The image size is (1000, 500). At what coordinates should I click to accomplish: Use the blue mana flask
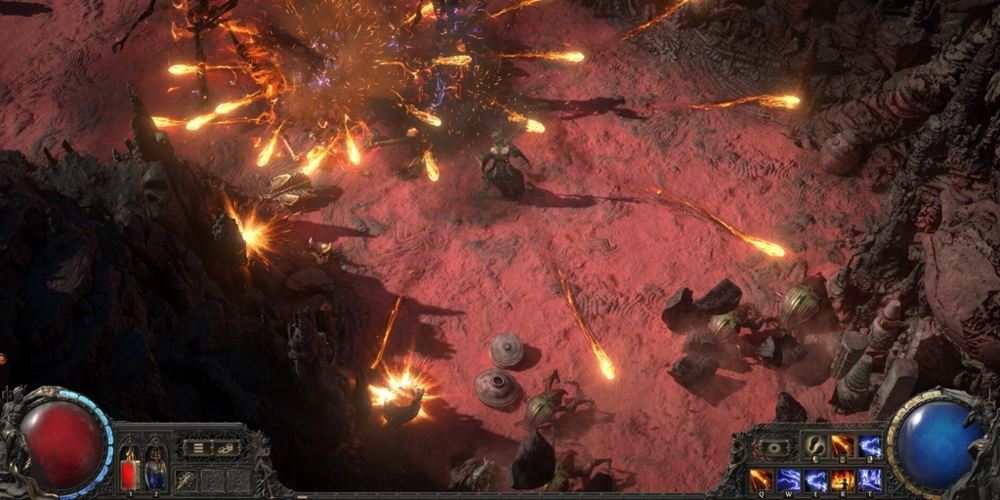tap(155, 468)
